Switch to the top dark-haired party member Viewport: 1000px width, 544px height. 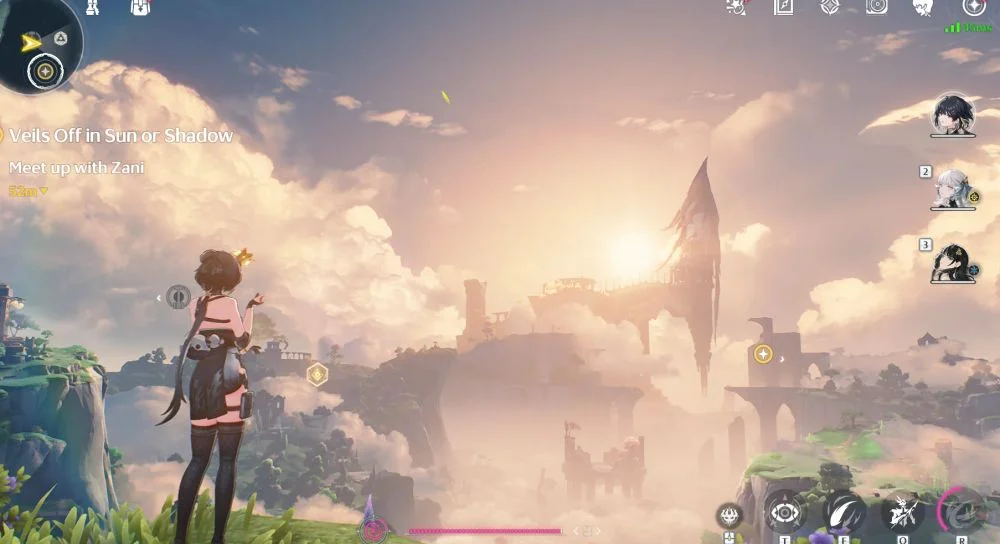pyautogui.click(x=953, y=115)
